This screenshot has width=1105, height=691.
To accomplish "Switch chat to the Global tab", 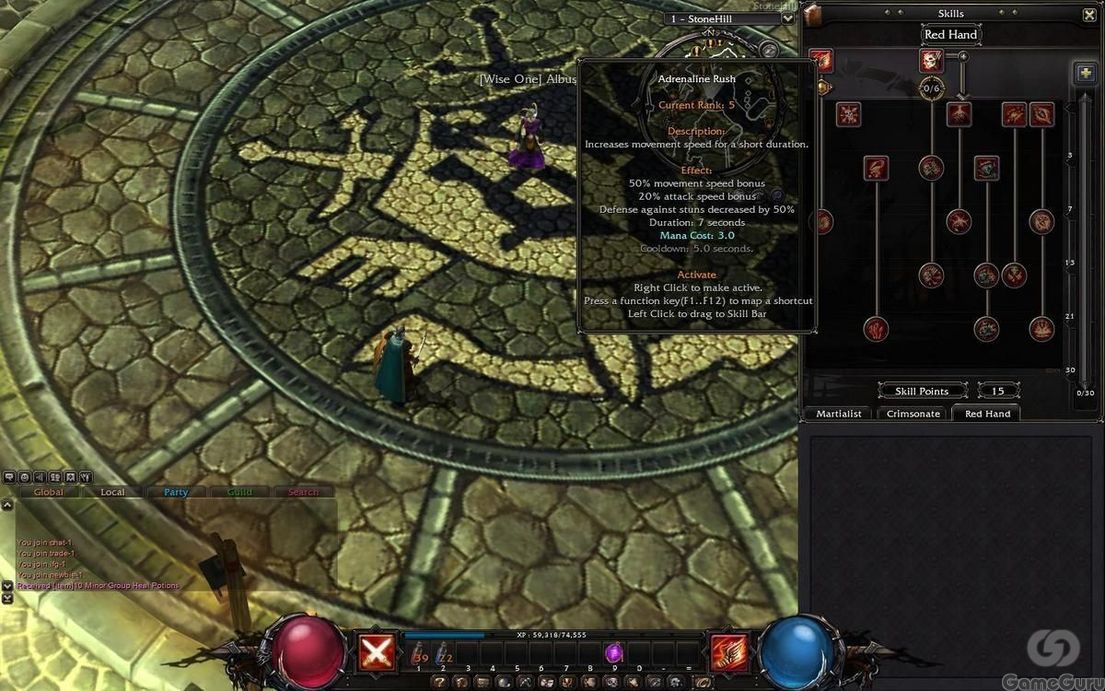I will pos(48,492).
